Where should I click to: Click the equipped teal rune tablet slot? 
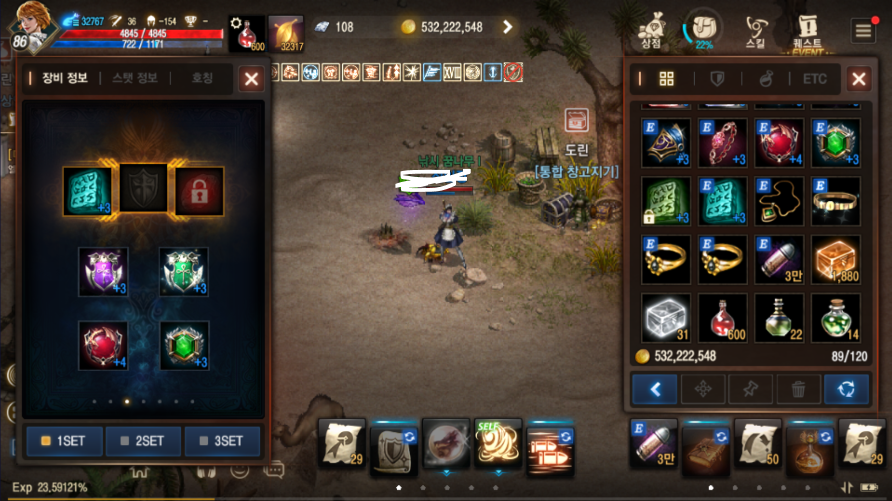[87, 189]
